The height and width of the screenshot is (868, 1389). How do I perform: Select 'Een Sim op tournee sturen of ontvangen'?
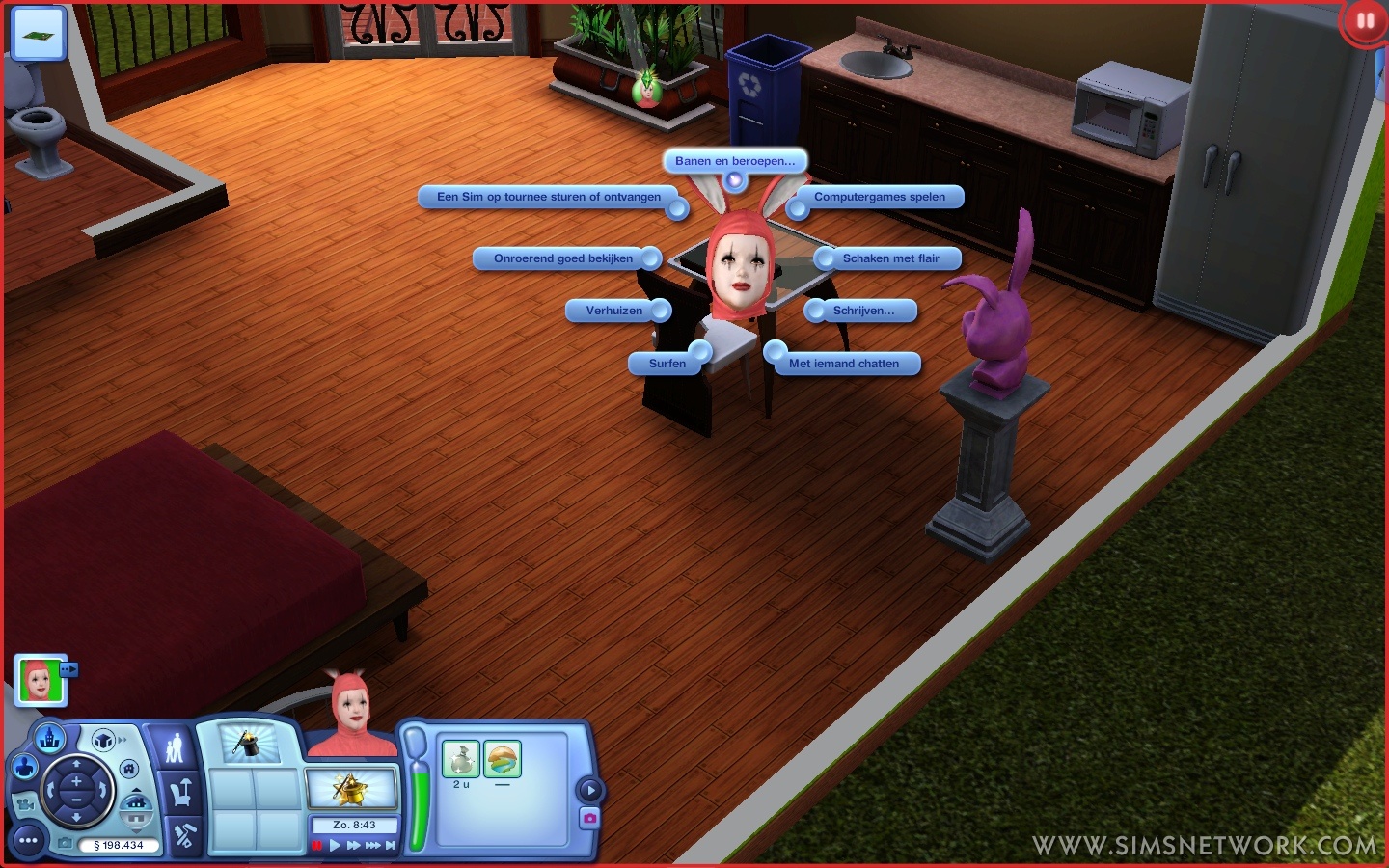click(x=549, y=197)
